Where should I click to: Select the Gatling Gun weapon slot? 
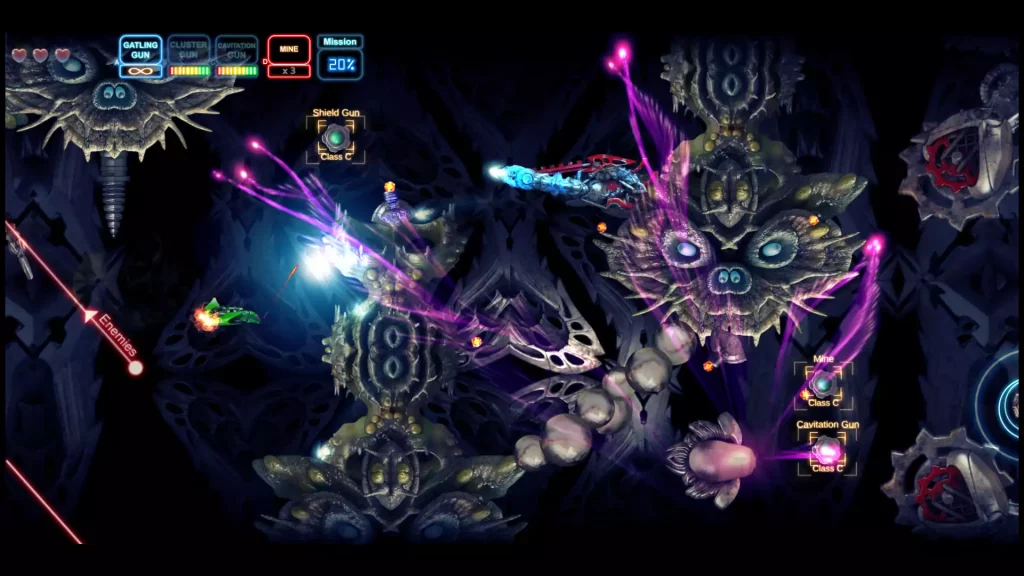click(x=141, y=57)
